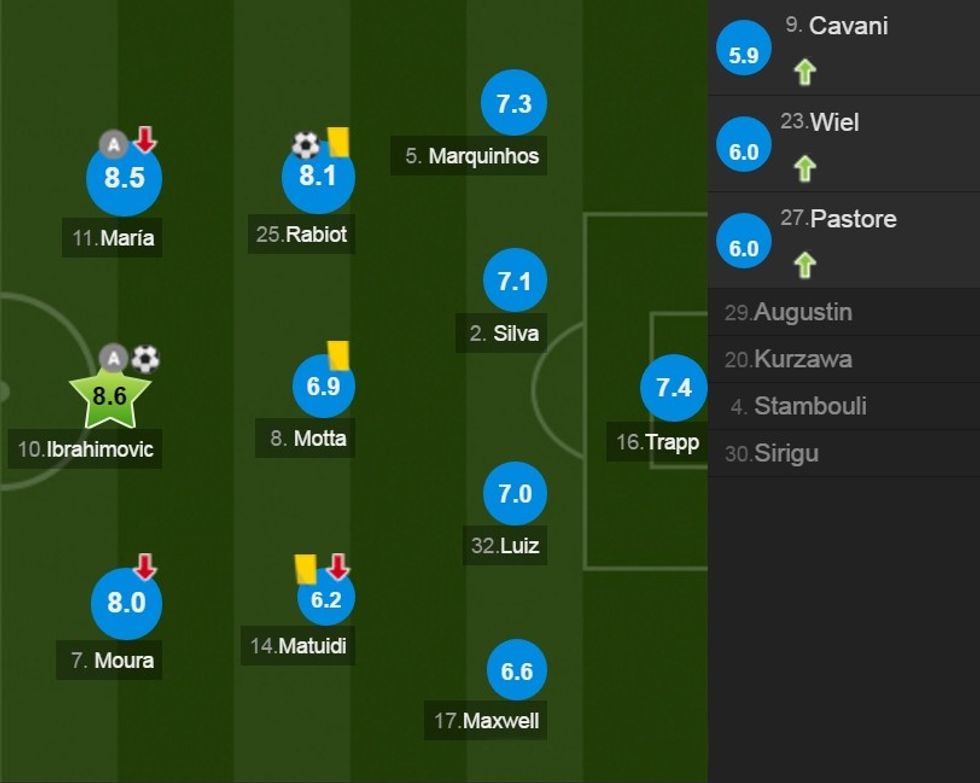Select Luiz's 7.0 rating bubble
The image size is (980, 783).
514,494
